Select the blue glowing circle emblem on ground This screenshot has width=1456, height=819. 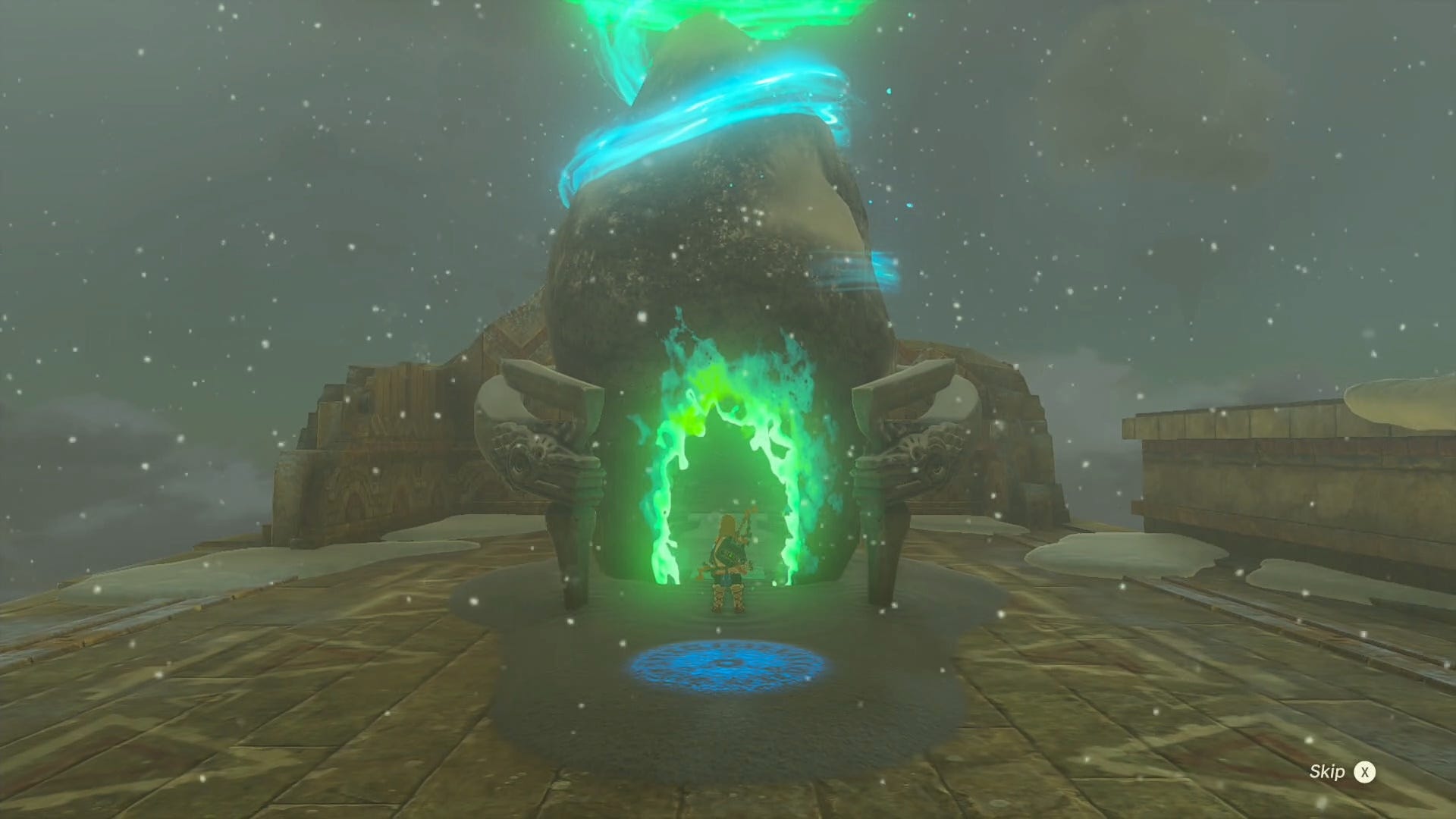(x=728, y=667)
